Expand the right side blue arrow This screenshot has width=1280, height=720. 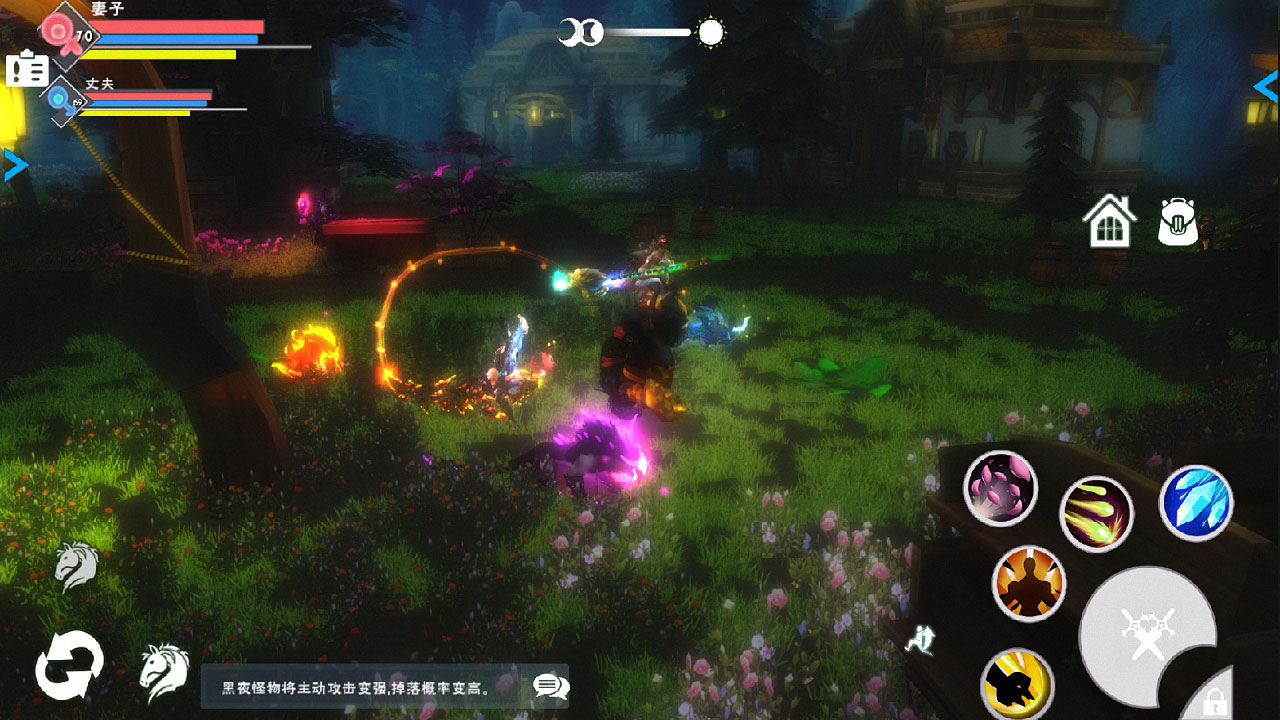[x=1266, y=87]
